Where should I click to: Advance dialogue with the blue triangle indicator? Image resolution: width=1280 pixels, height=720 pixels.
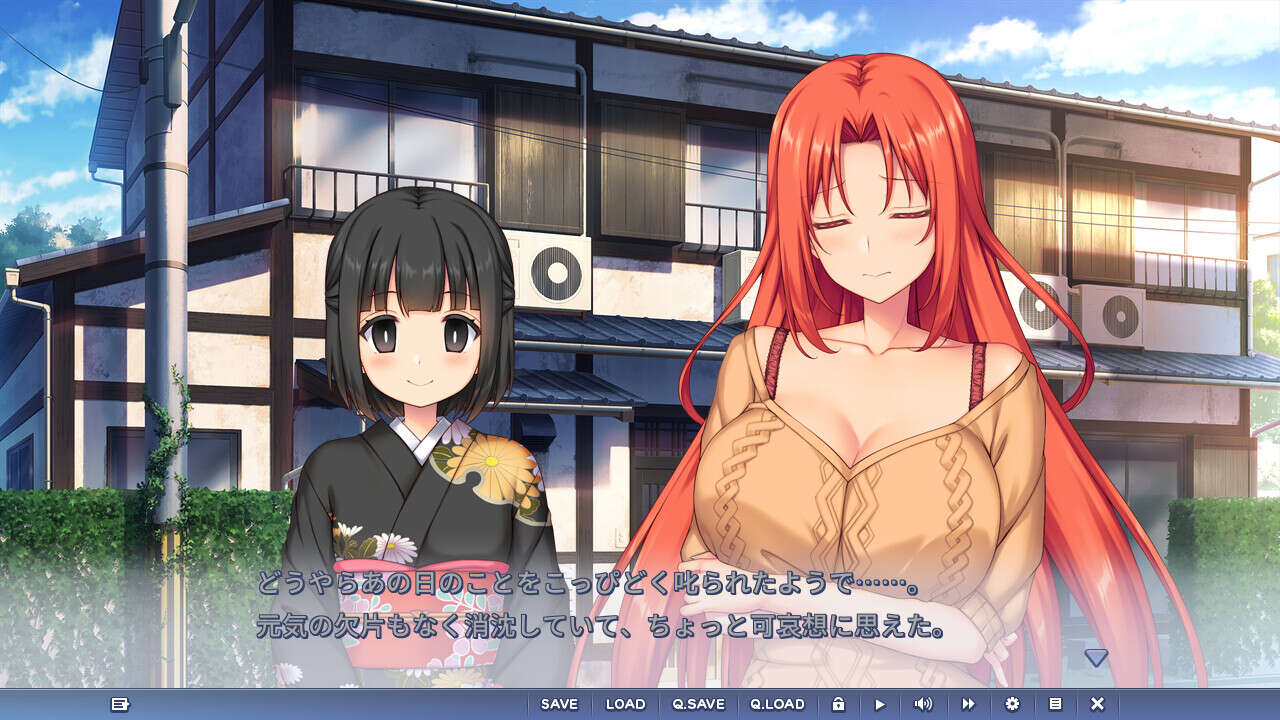click(1096, 657)
